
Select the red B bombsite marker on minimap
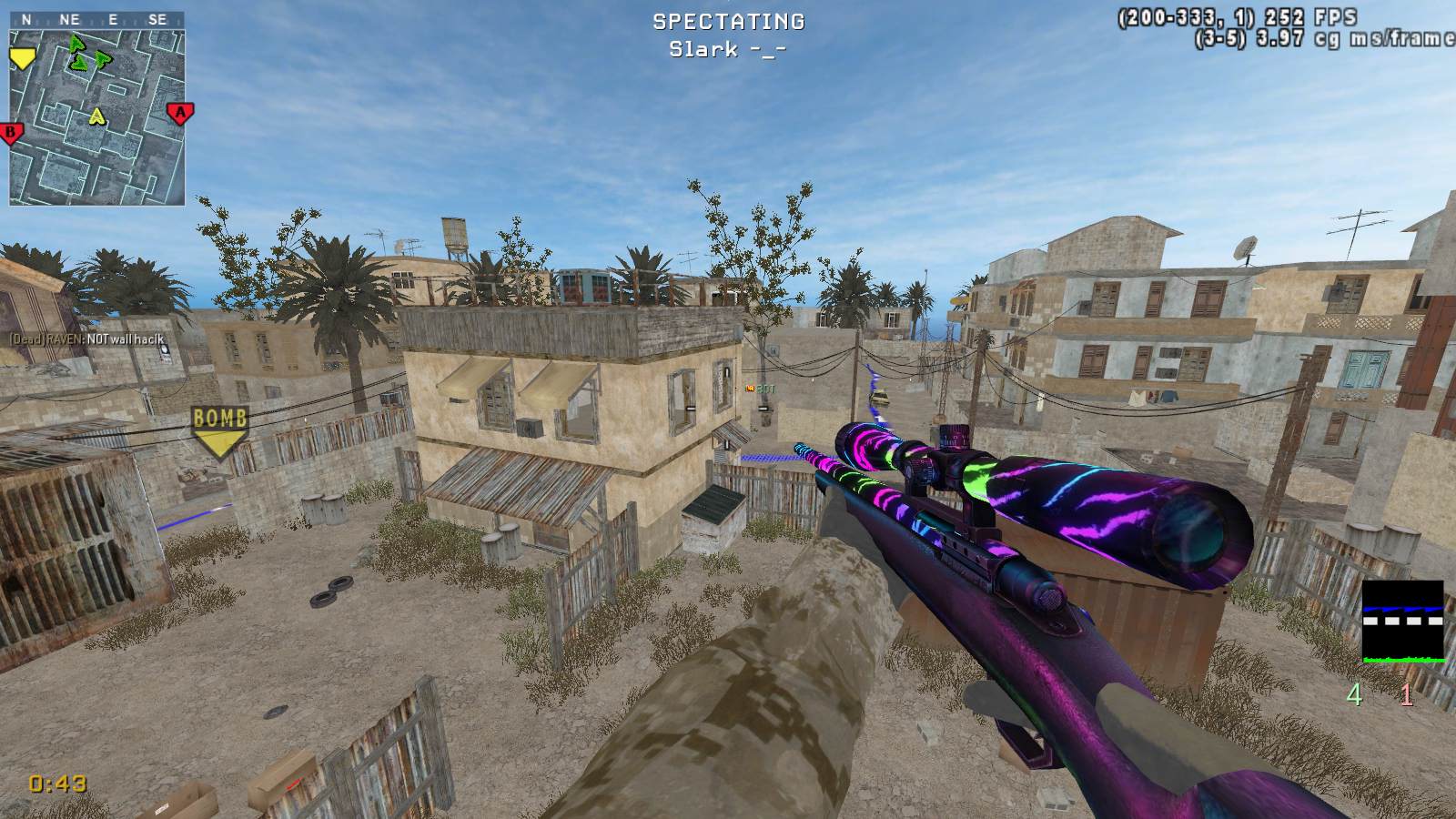tap(12, 134)
